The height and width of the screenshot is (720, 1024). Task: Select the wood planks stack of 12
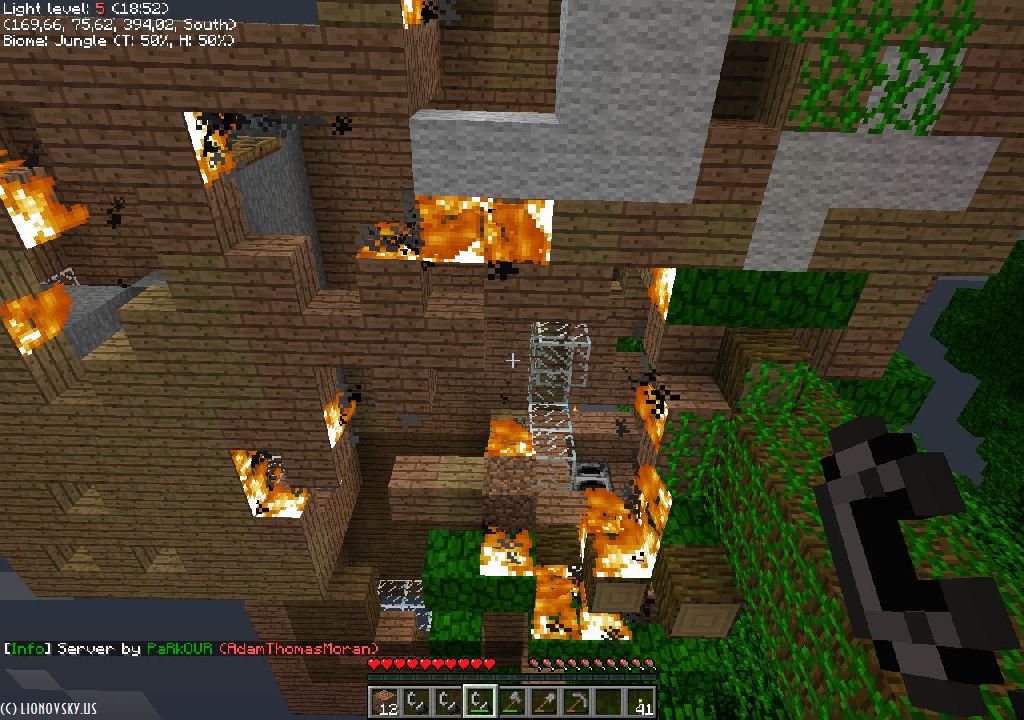coord(385,702)
